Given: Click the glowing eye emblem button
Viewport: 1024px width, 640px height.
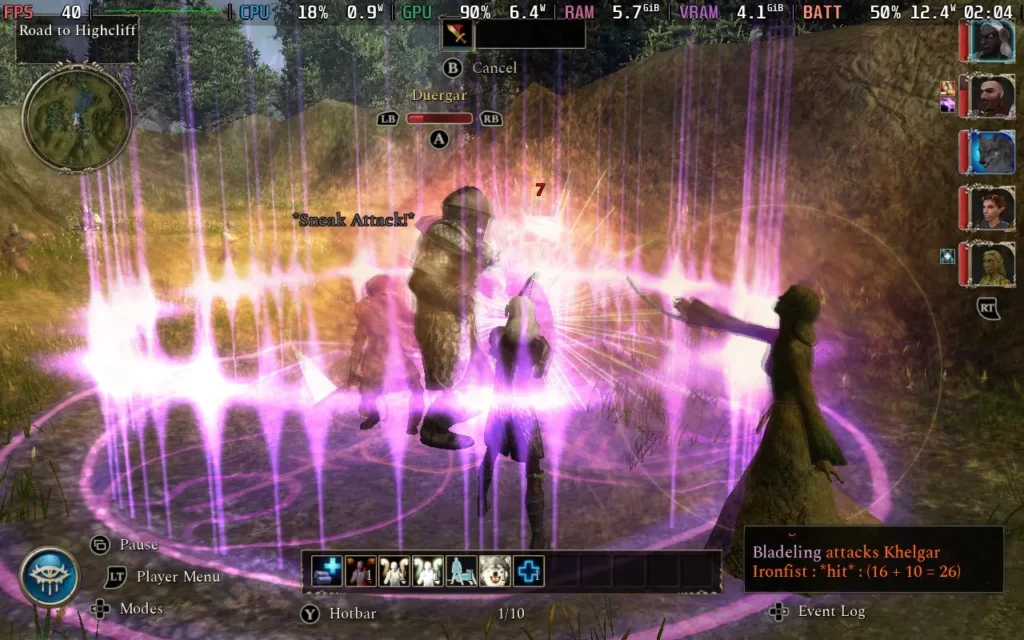Looking at the screenshot, I should point(49,577).
